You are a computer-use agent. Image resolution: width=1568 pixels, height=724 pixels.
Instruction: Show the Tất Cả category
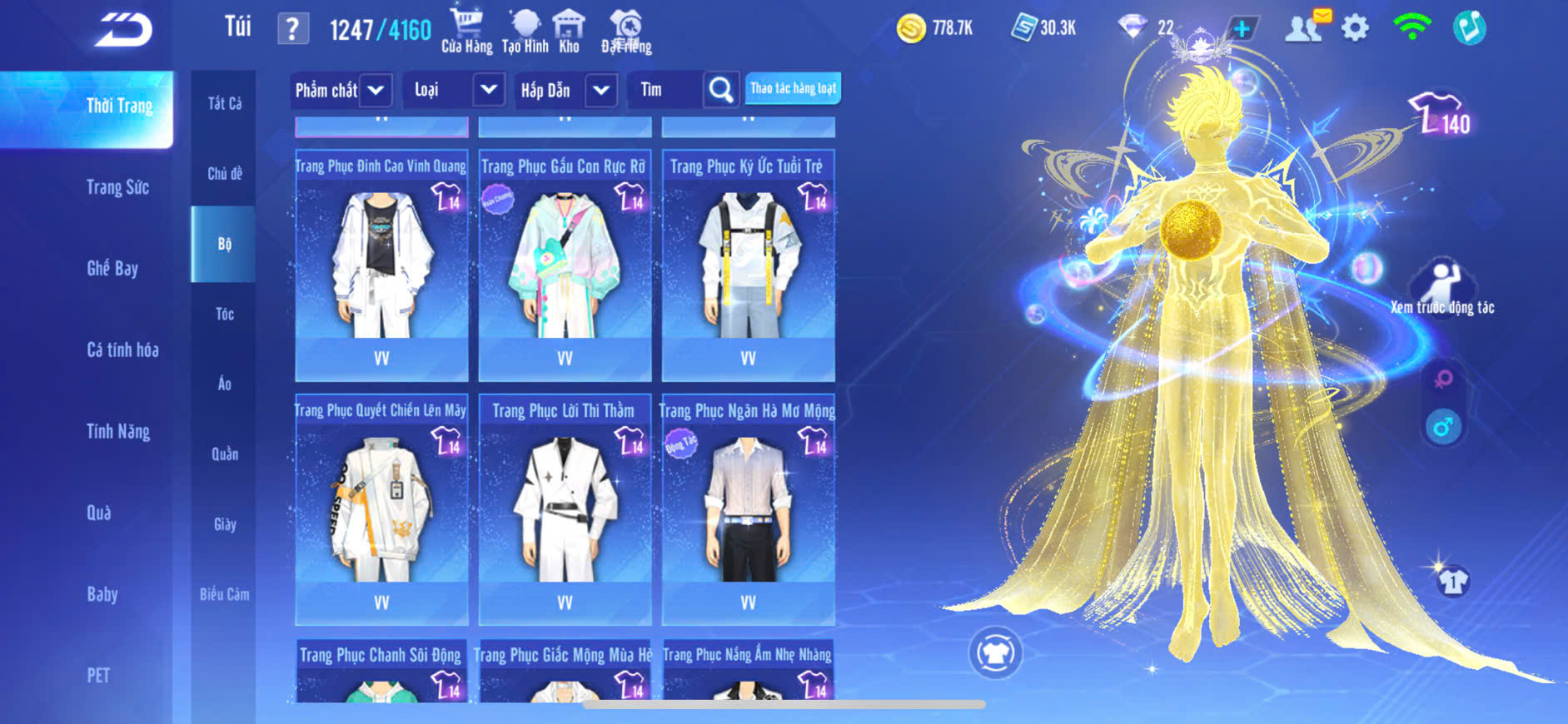click(x=225, y=103)
